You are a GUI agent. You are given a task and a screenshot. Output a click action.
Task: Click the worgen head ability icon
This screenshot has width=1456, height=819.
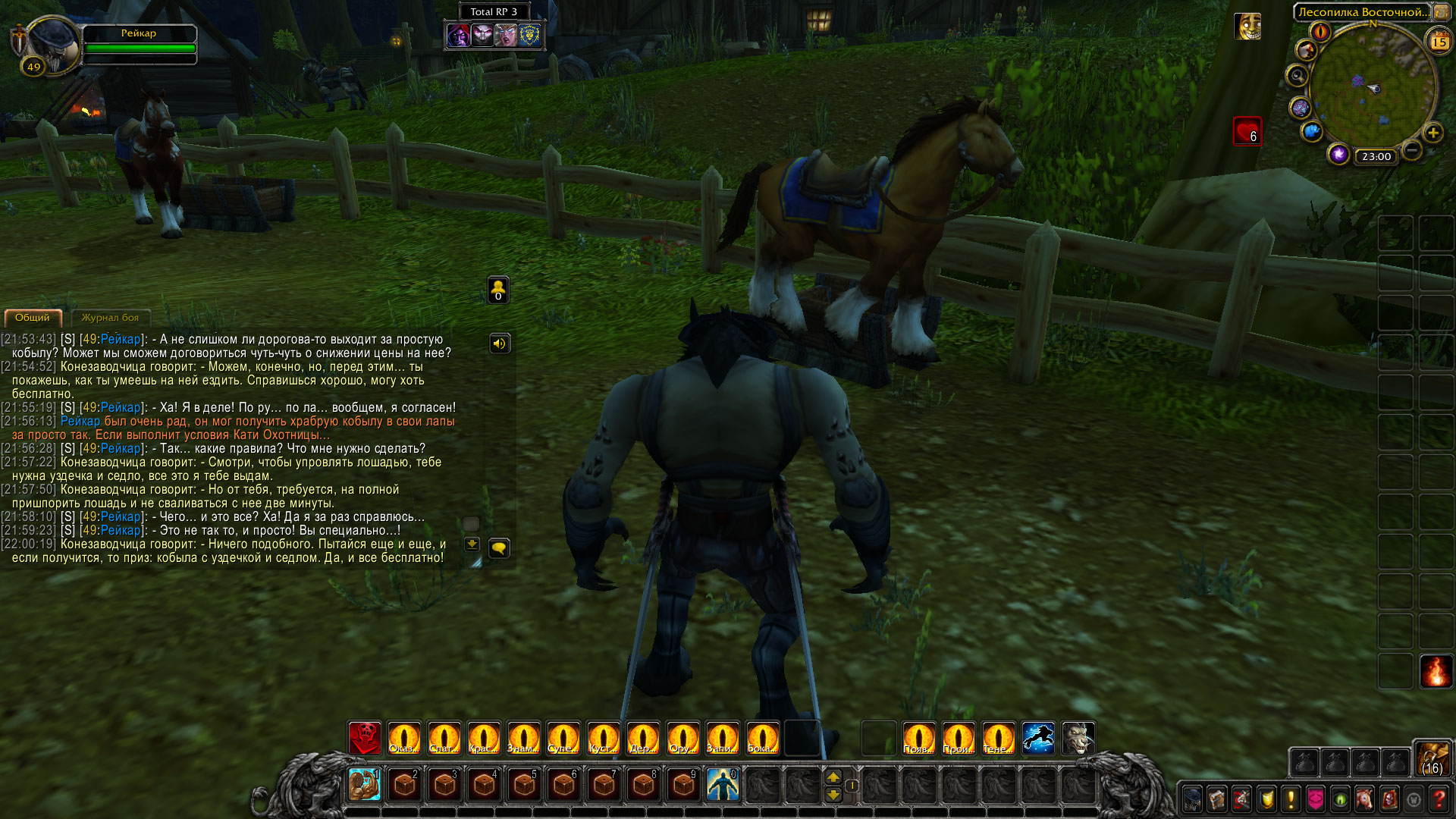click(x=1078, y=738)
